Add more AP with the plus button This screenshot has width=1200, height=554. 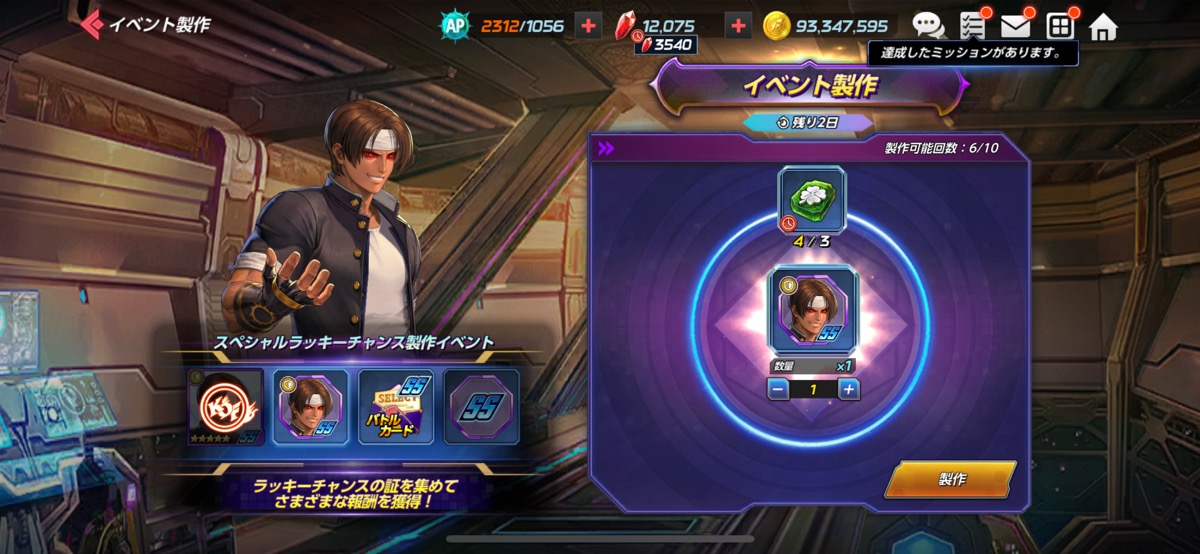pyautogui.click(x=588, y=26)
